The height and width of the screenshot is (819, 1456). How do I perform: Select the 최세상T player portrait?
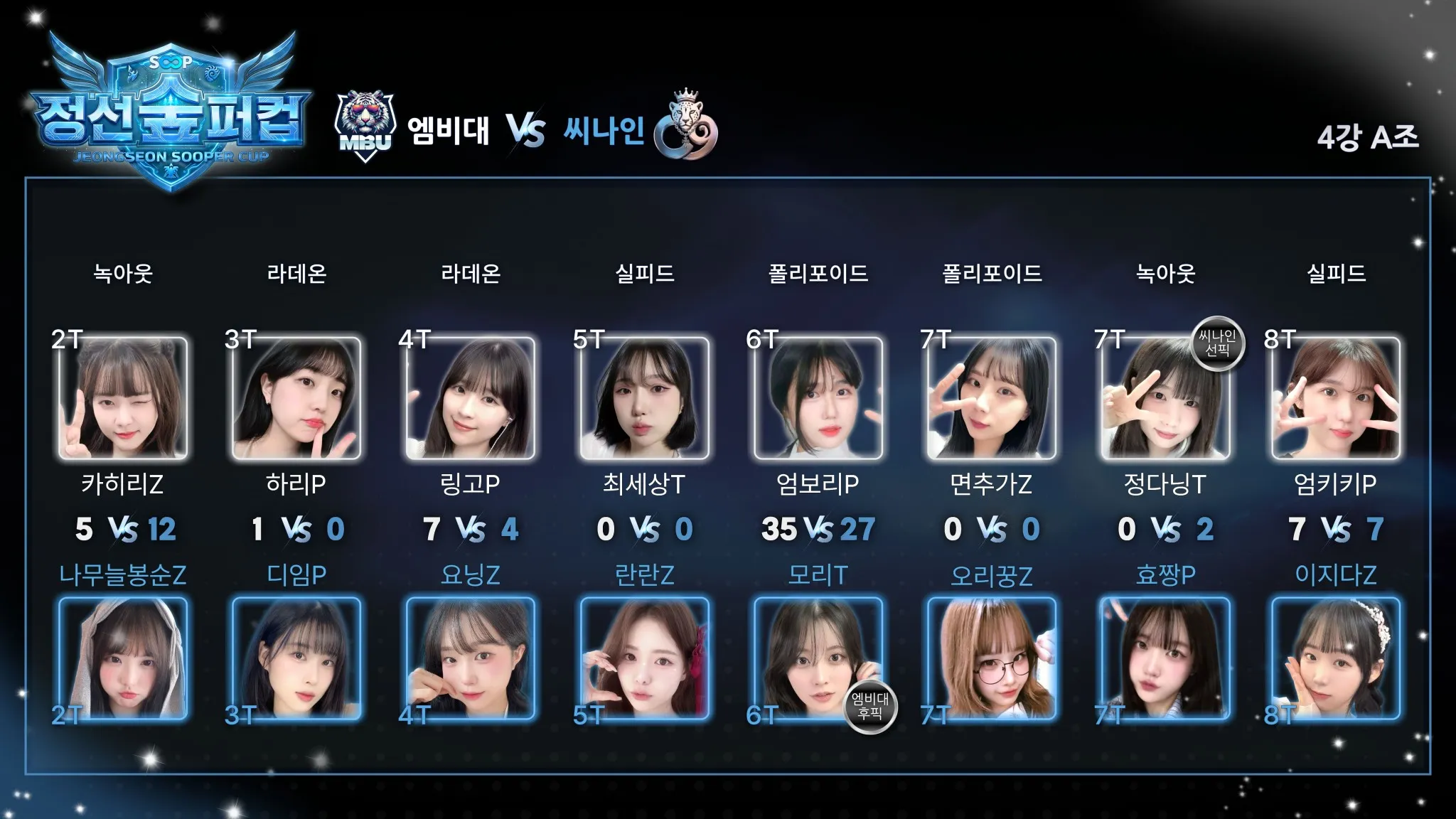[x=644, y=398]
